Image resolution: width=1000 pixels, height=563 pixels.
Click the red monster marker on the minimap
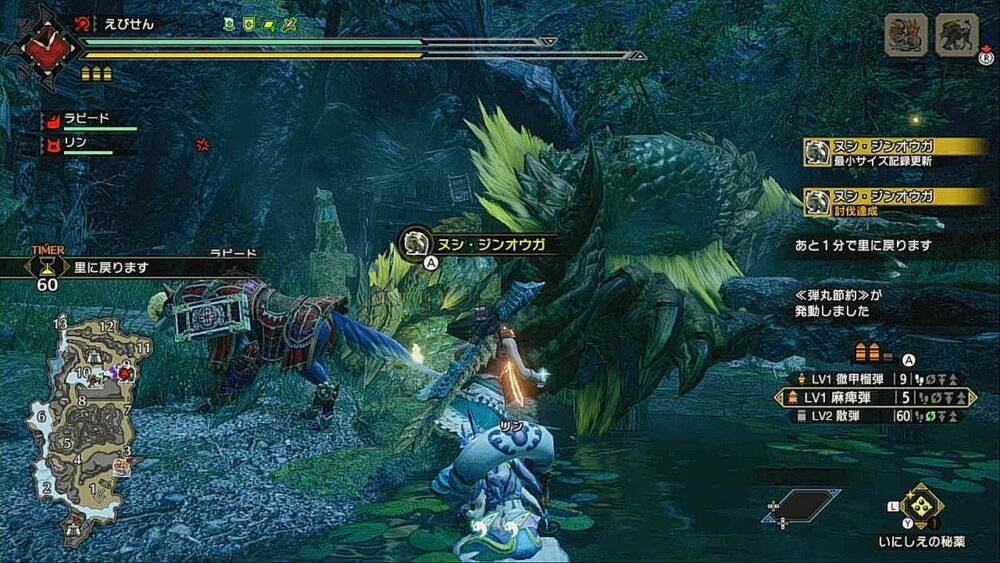tap(126, 372)
